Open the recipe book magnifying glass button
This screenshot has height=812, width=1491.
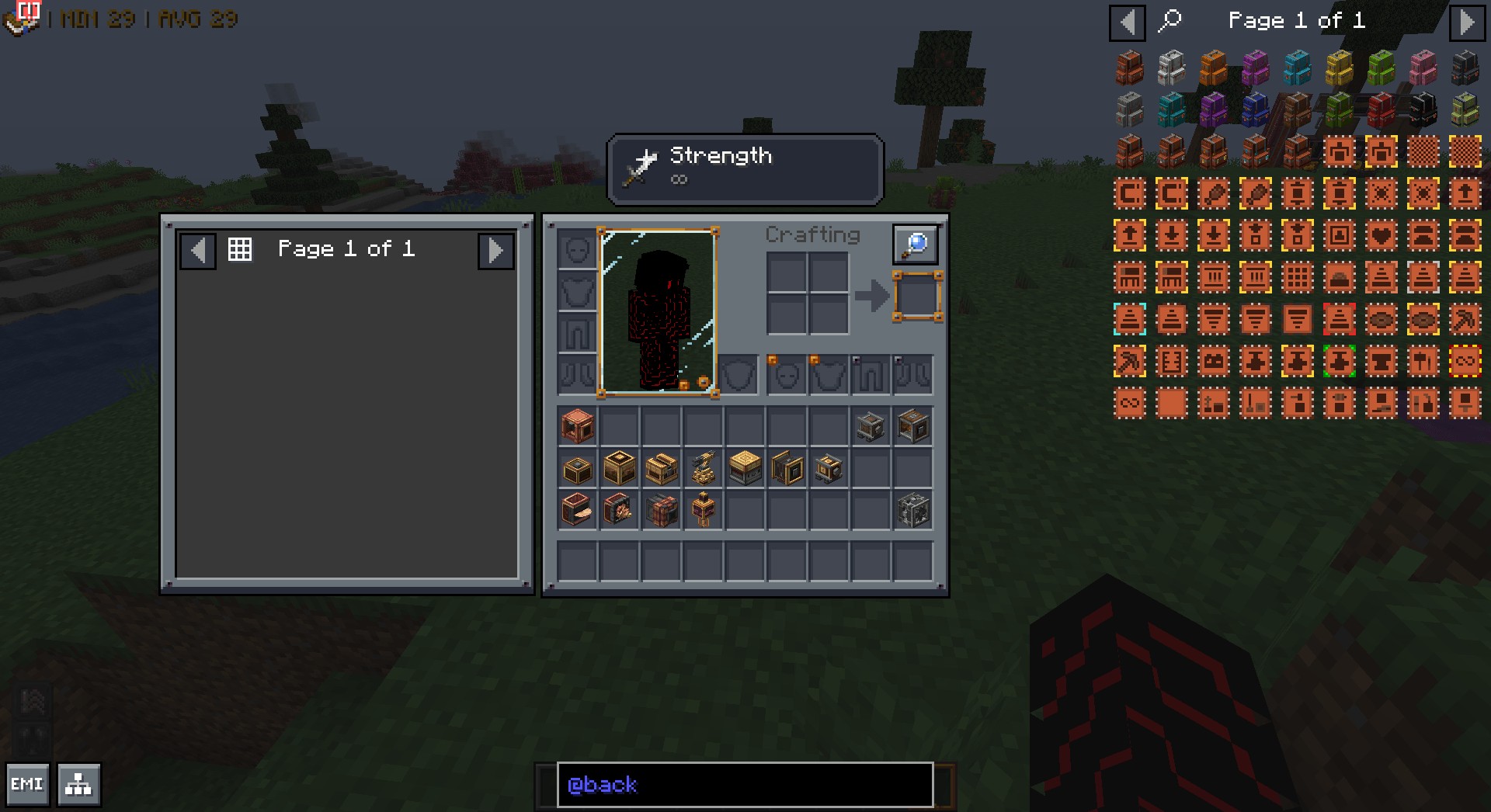pos(915,245)
